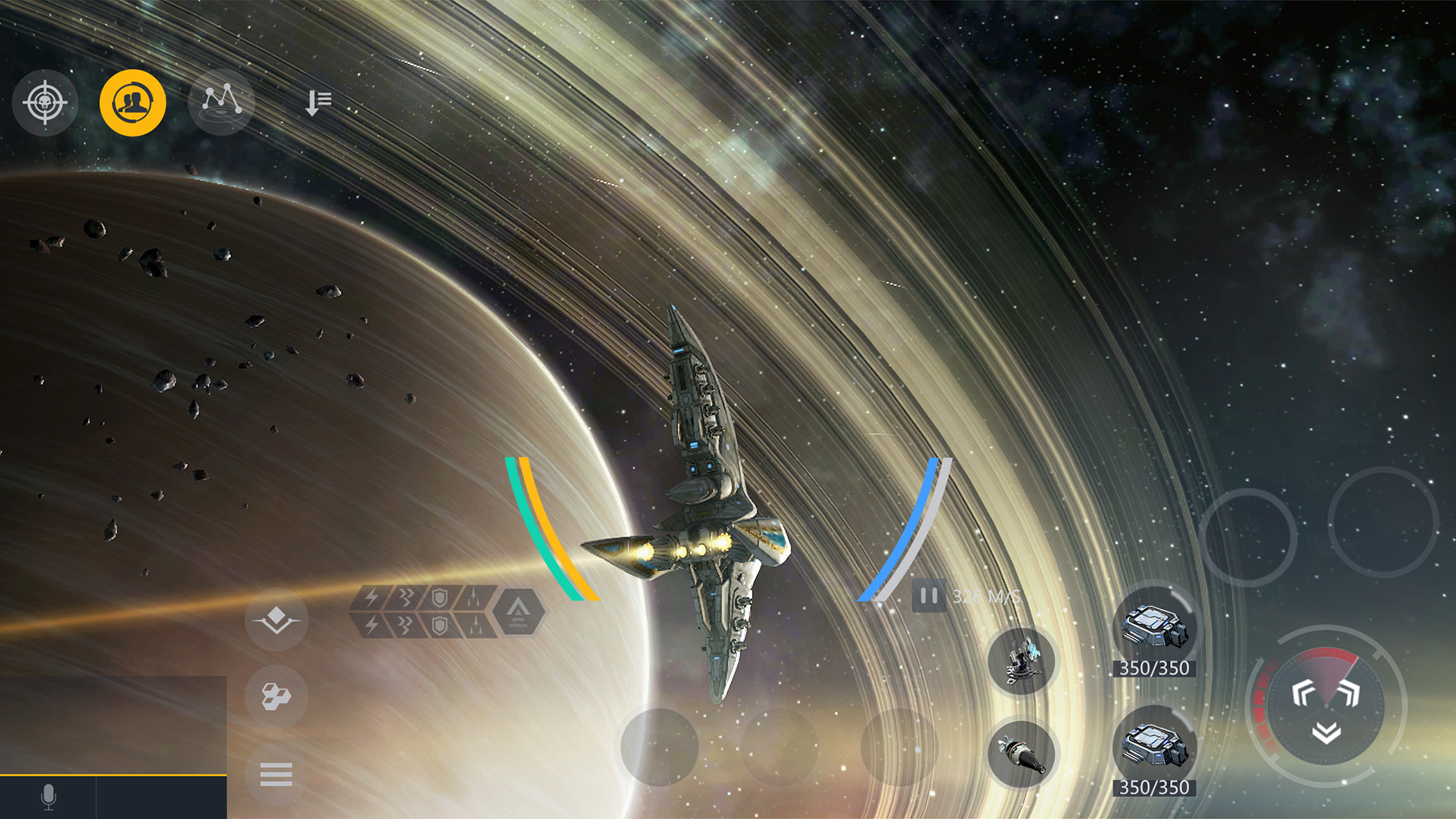The height and width of the screenshot is (819, 1456).
Task: Tap the microphone icon in chat bar
Action: 48,796
